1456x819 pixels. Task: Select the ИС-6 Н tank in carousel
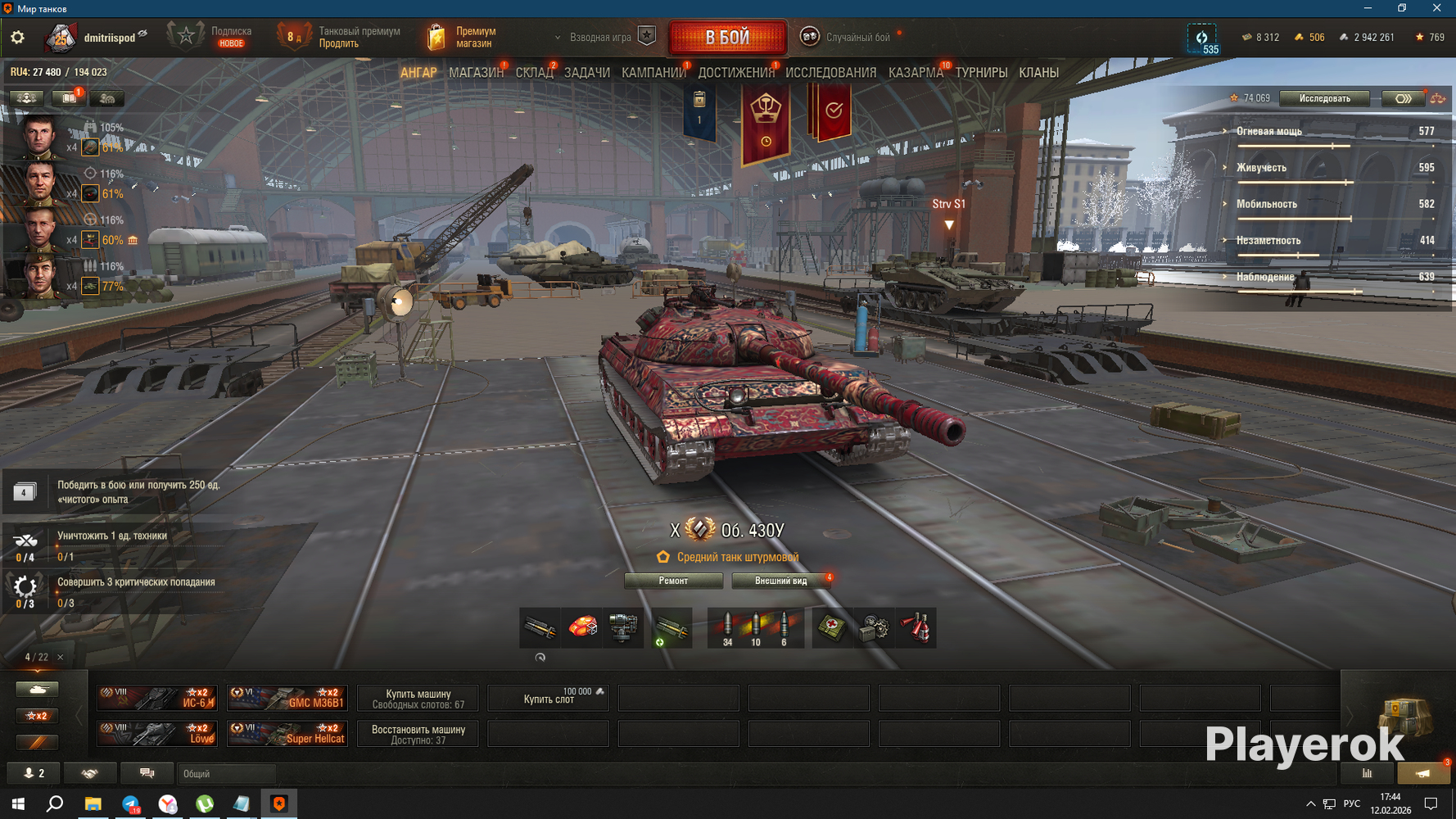pos(157,698)
